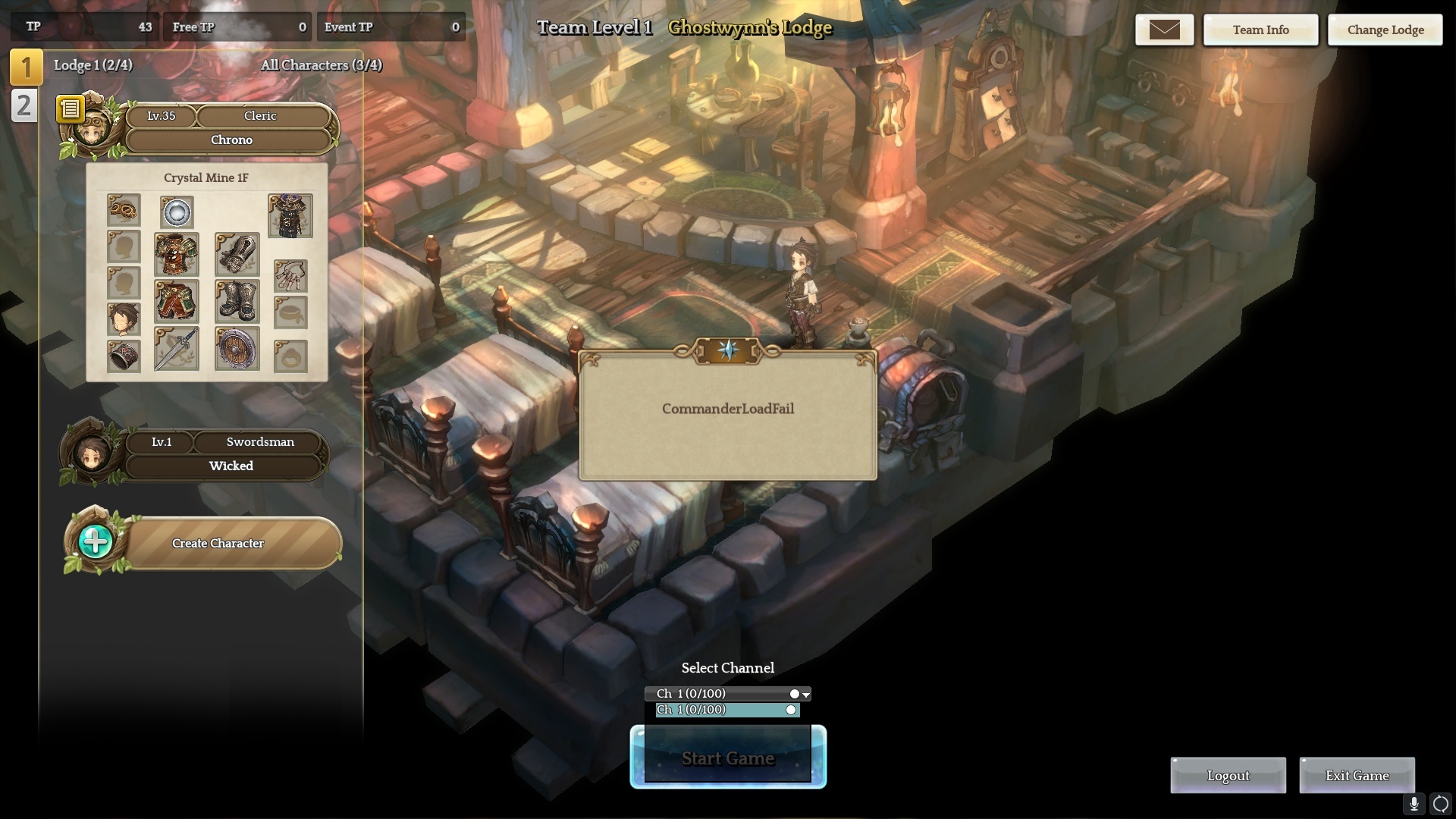This screenshot has width=1456, height=819.
Task: Open the mail envelope button
Action: [1164, 30]
